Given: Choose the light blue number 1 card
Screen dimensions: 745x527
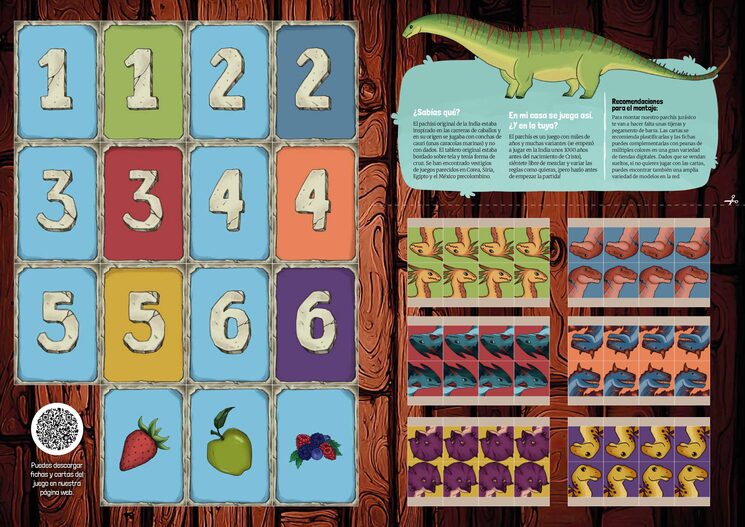Looking at the screenshot, I should [x=57, y=81].
